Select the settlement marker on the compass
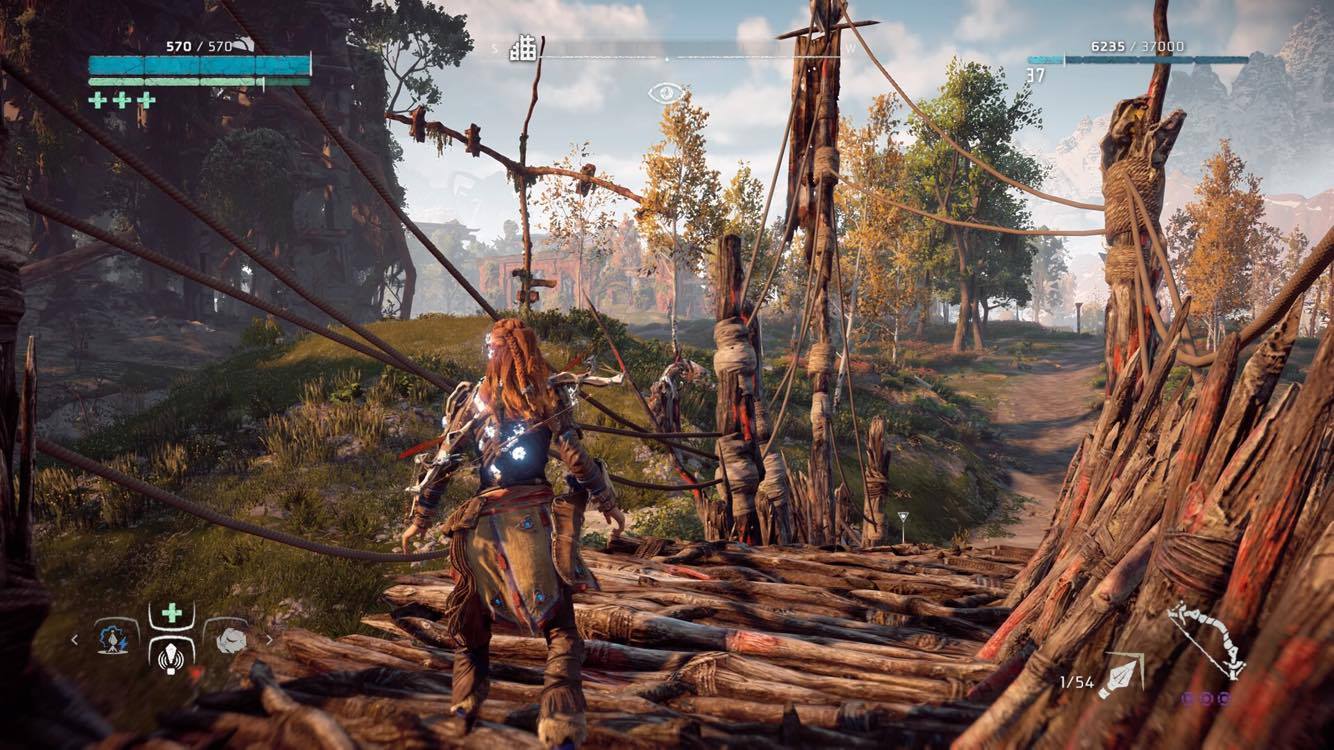The image size is (1334, 750). 523,49
